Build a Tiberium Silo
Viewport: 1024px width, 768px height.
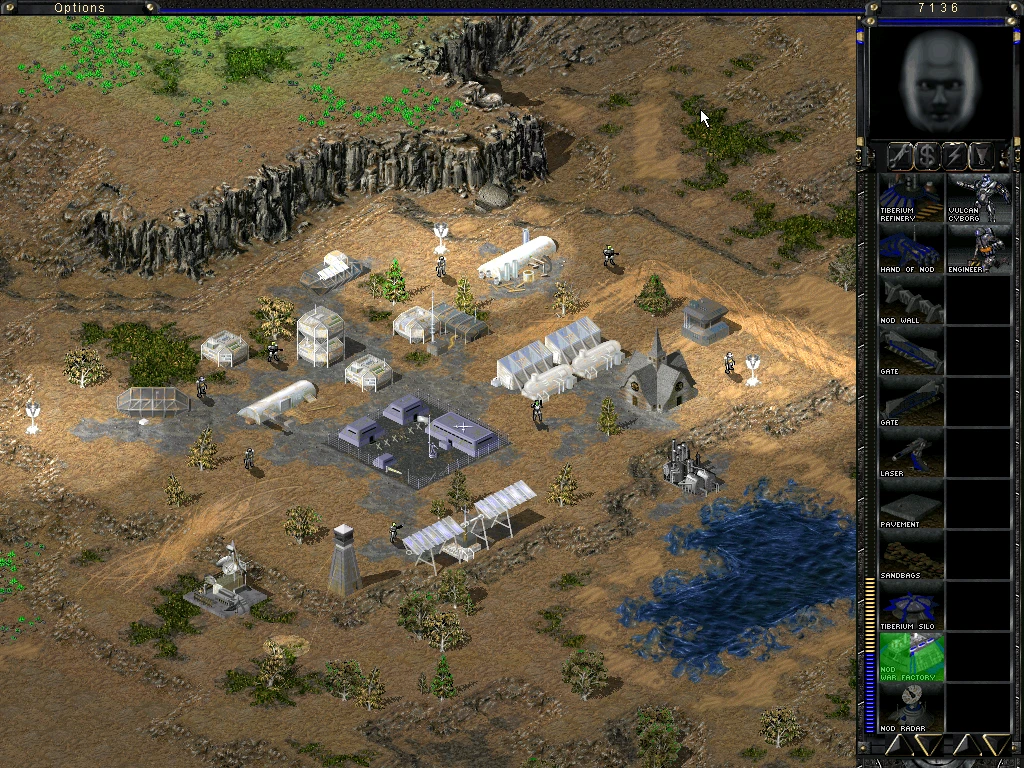[911, 607]
